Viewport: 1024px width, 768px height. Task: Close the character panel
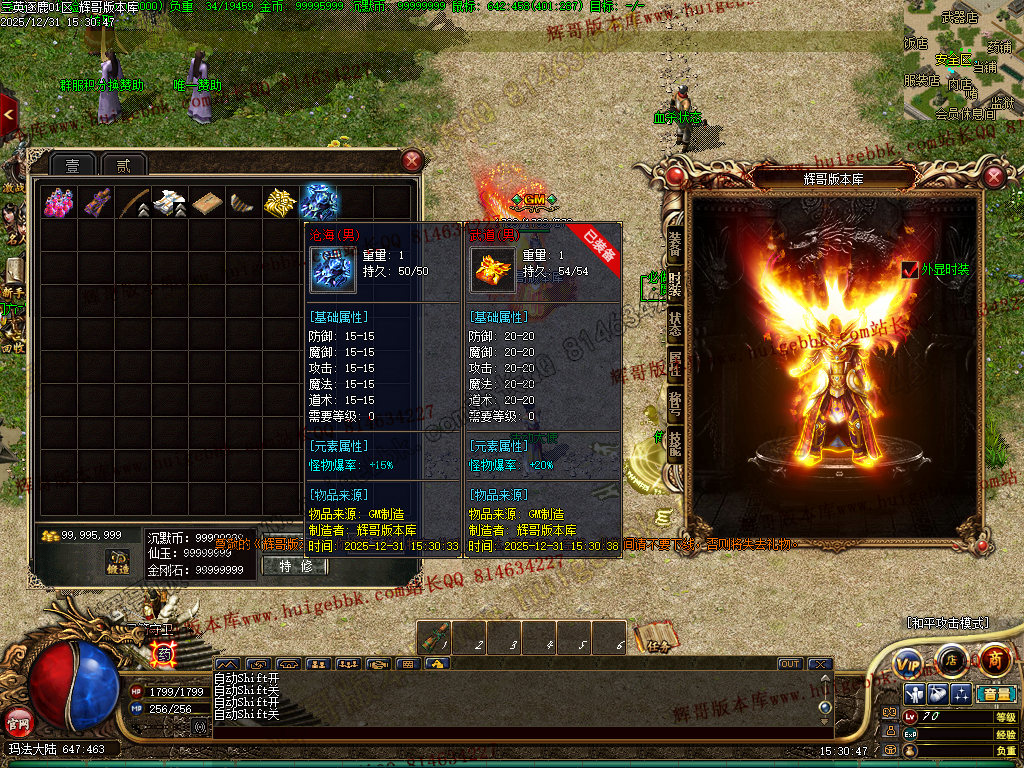993,177
